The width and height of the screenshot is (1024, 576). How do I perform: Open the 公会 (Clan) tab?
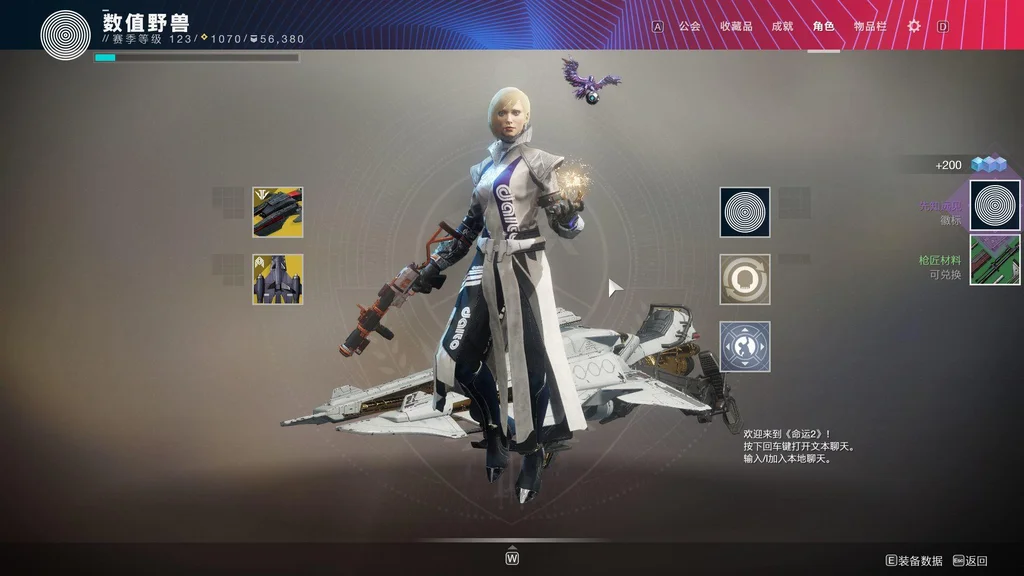click(x=689, y=26)
